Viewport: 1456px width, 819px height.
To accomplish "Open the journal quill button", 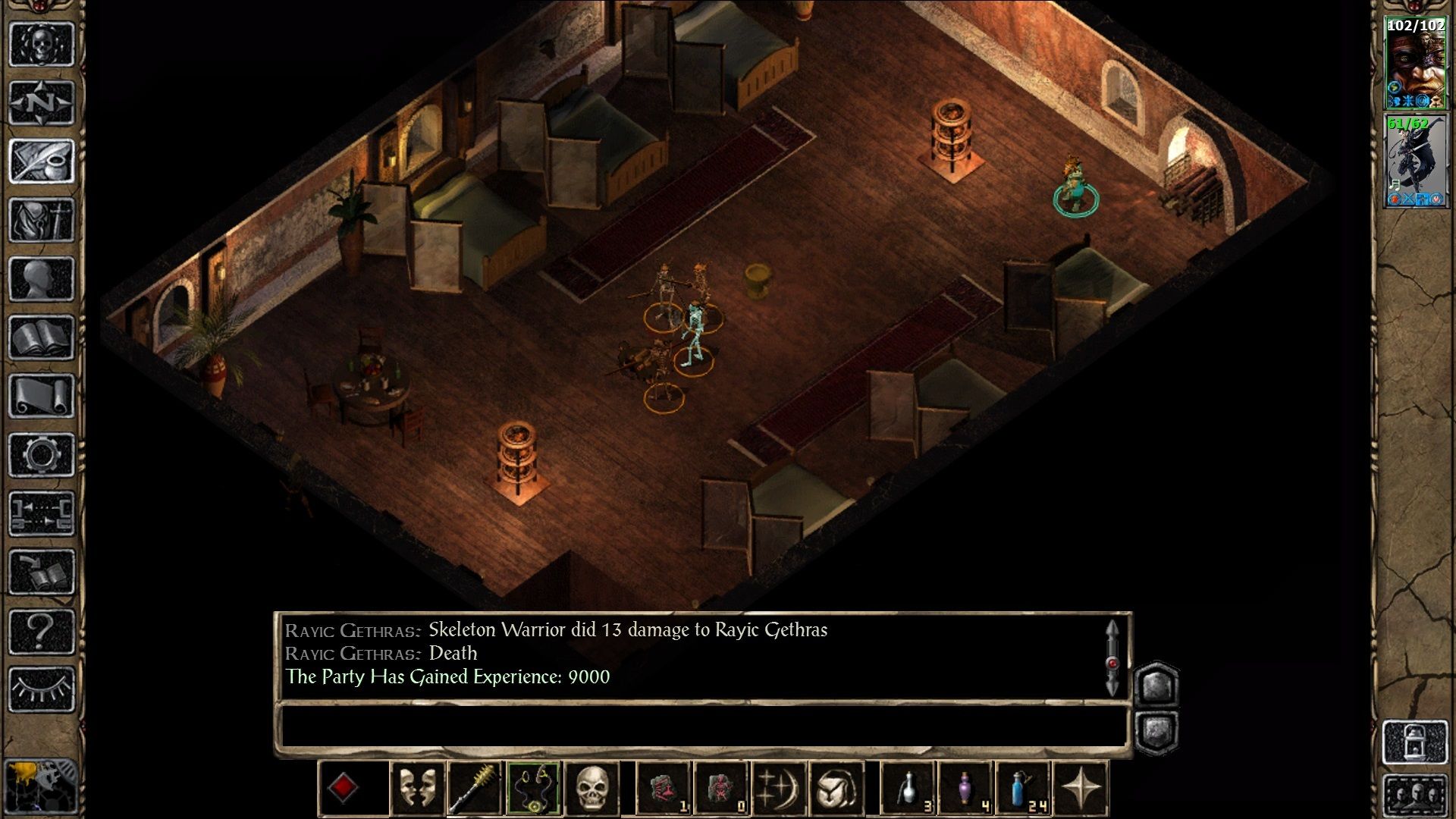I will click(42, 161).
